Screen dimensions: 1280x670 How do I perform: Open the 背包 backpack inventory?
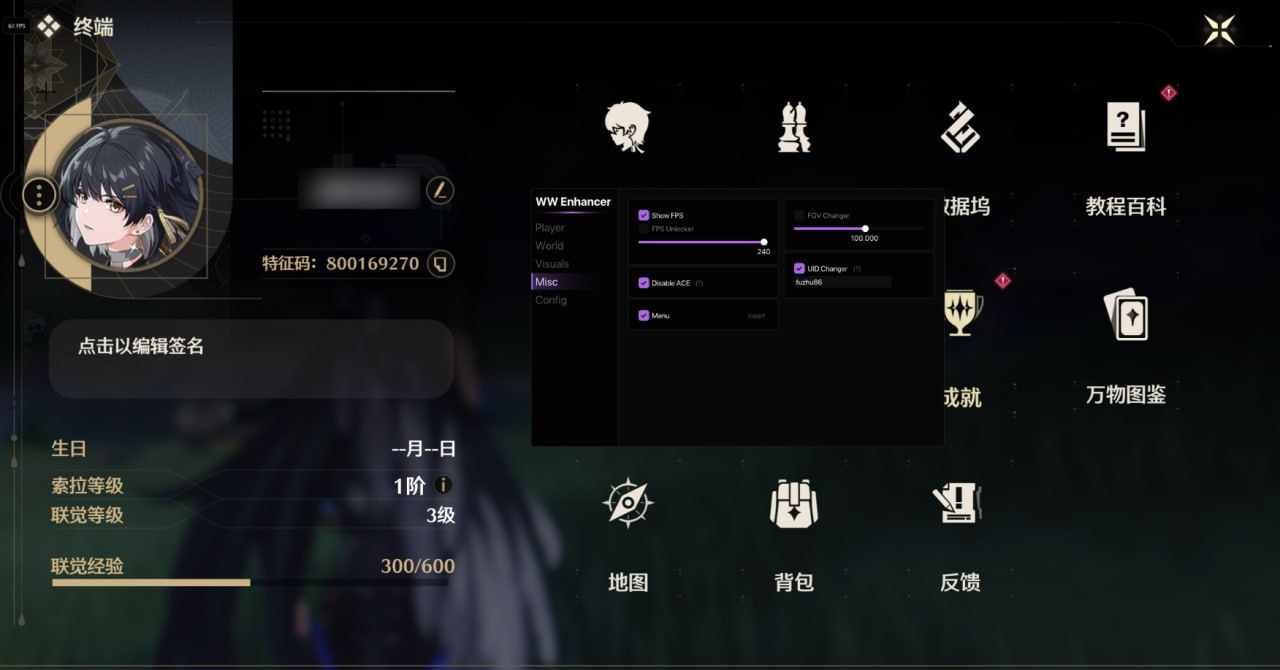pyautogui.click(x=794, y=502)
